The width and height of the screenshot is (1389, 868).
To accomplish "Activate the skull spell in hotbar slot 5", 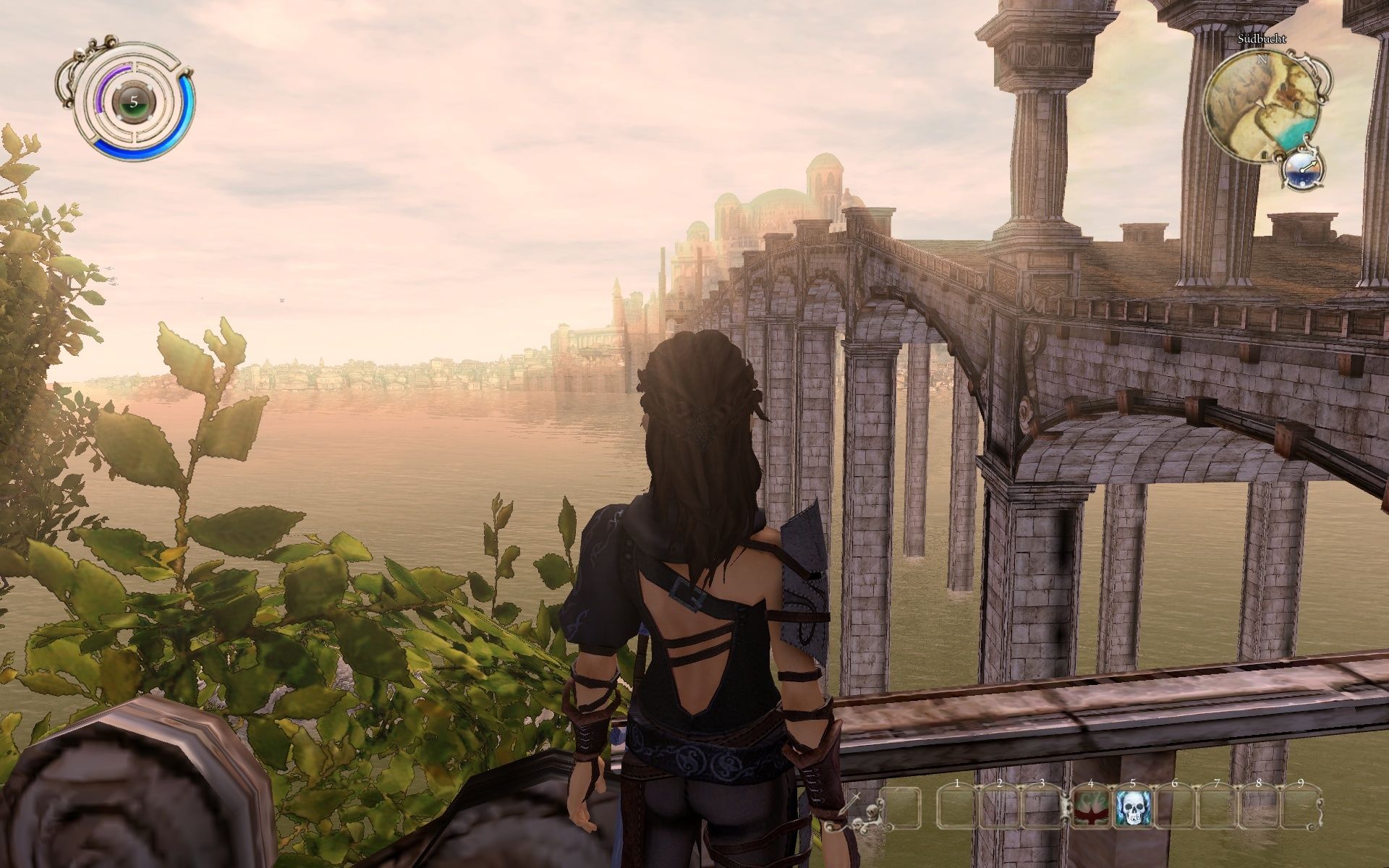I will click(1131, 809).
